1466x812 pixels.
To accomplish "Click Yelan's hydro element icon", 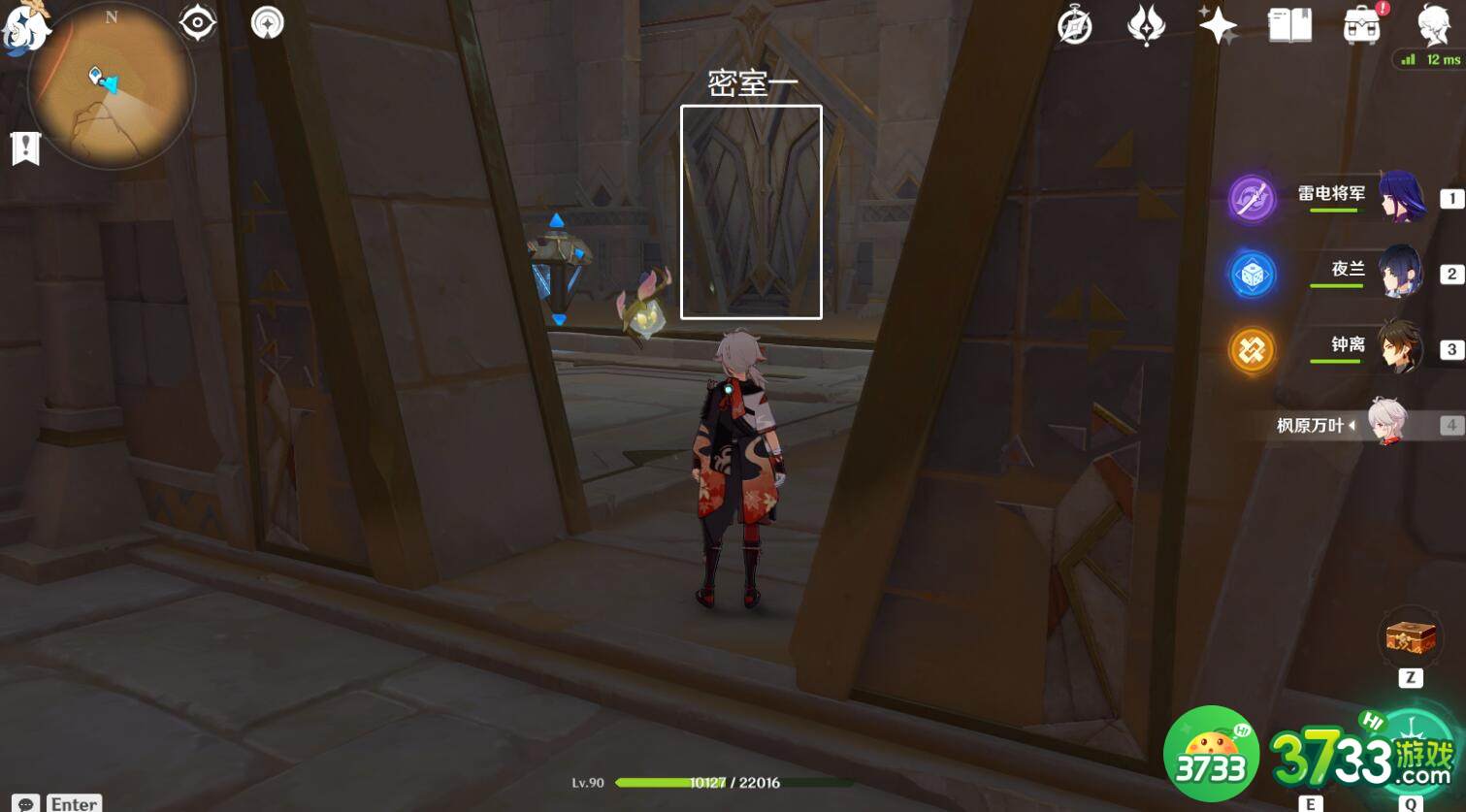I will pyautogui.click(x=1253, y=274).
